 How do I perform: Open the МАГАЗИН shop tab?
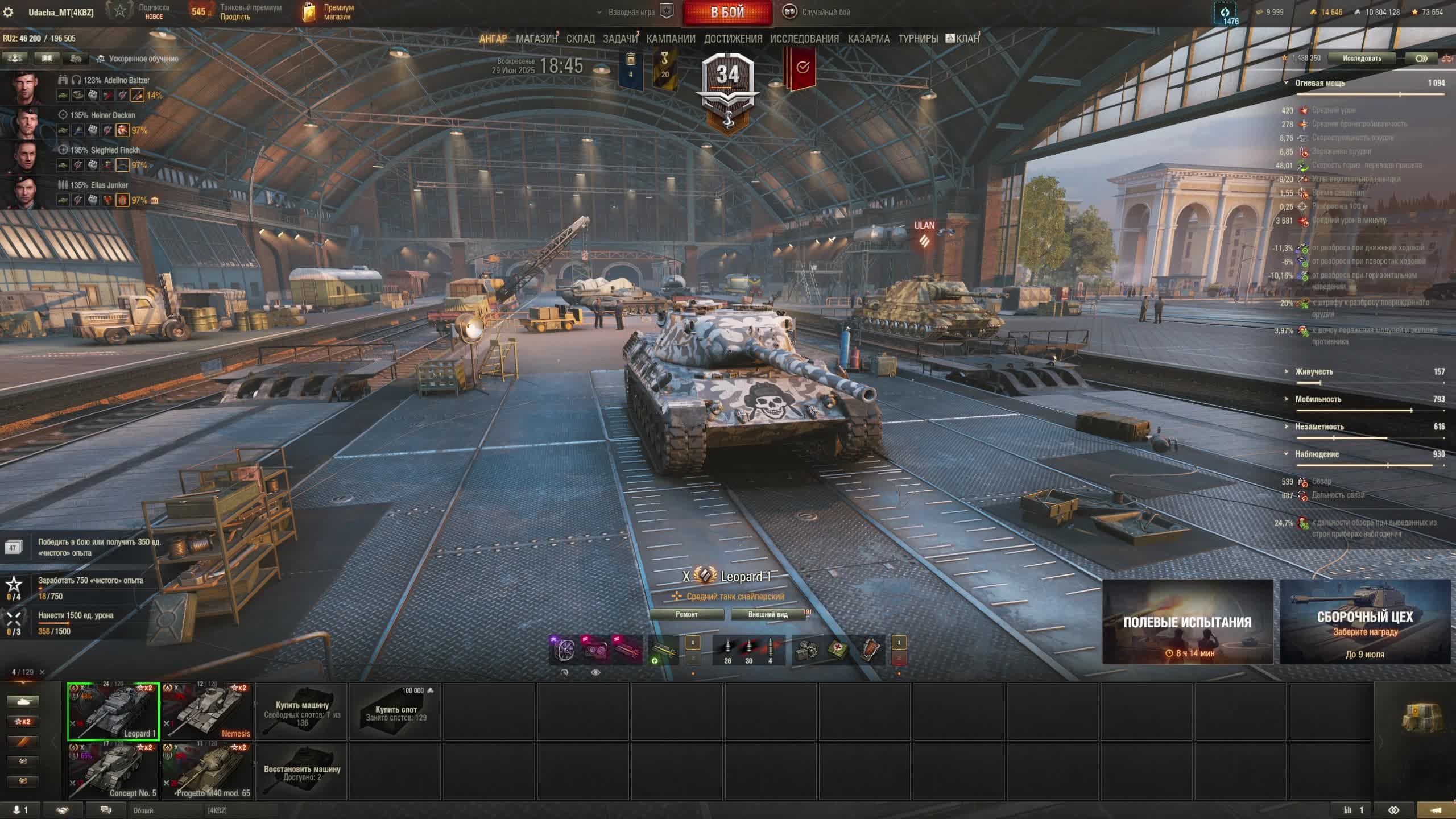(536, 39)
